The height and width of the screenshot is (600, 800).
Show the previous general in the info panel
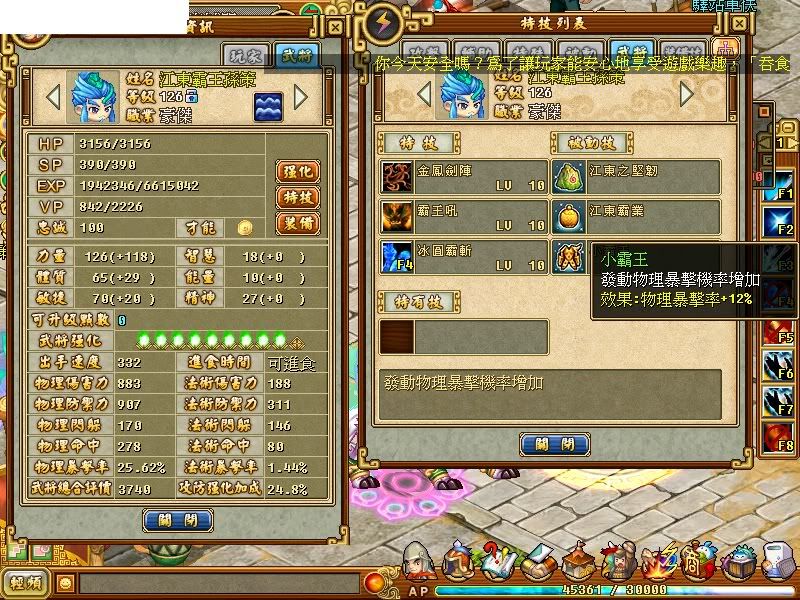pyautogui.click(x=54, y=97)
